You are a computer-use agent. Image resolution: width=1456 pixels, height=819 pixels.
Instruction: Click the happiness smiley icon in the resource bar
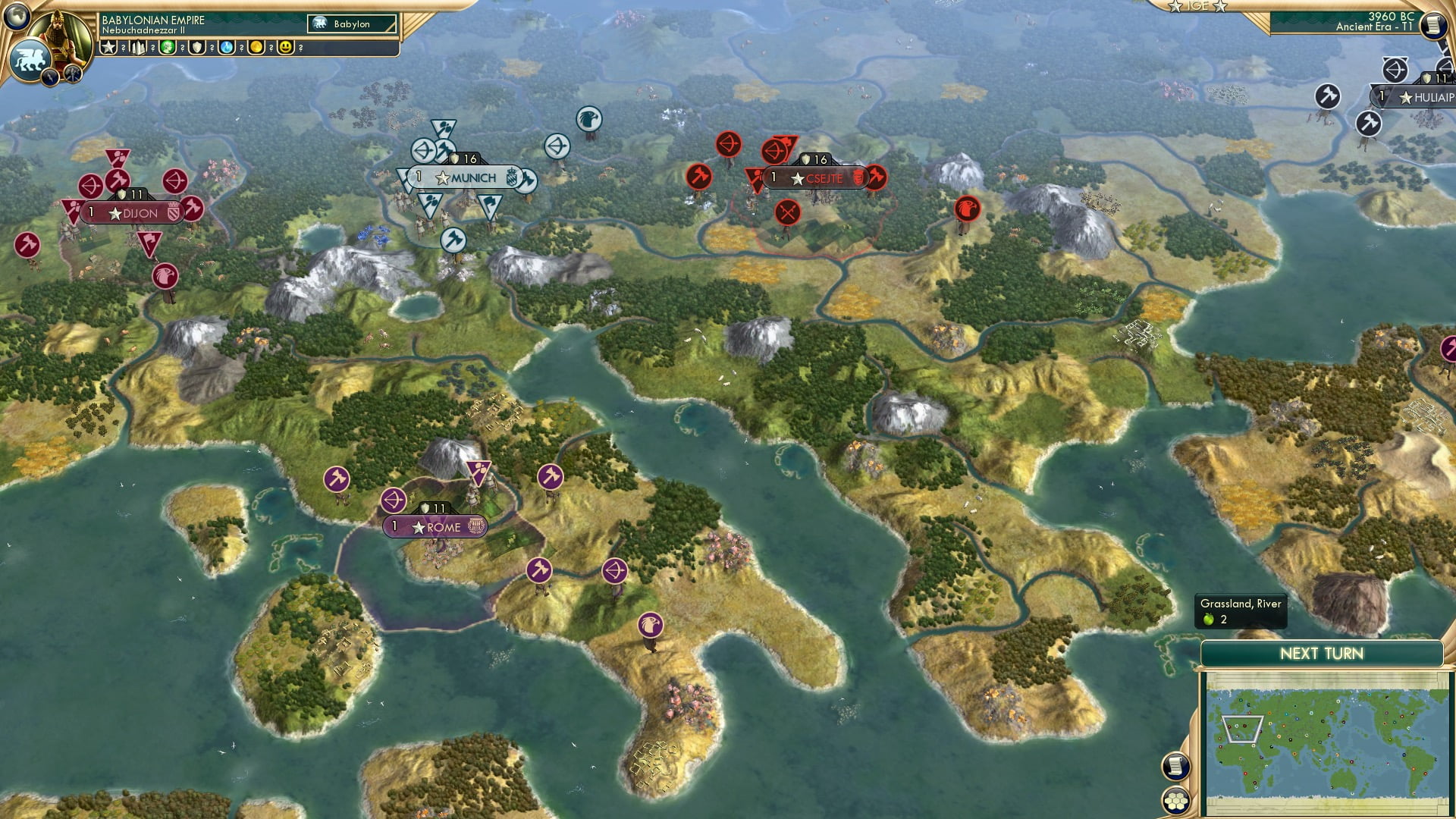click(x=286, y=49)
